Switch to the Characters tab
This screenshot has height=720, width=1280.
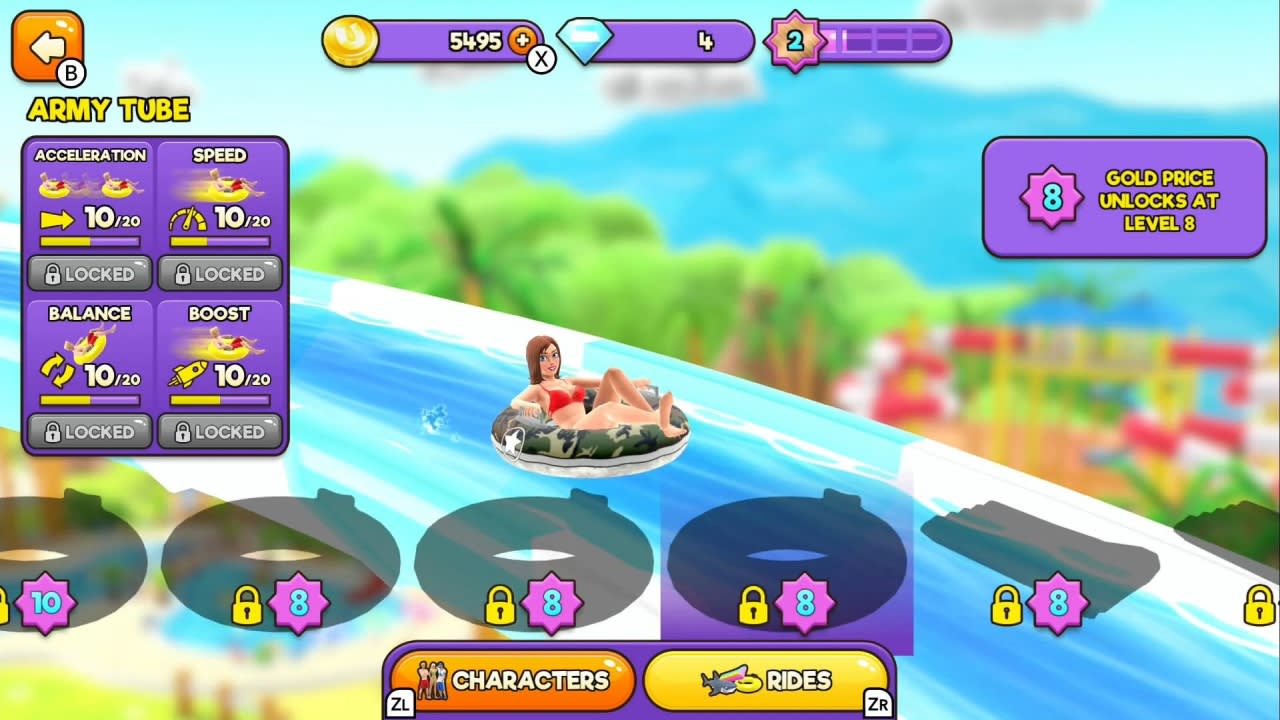click(x=513, y=679)
